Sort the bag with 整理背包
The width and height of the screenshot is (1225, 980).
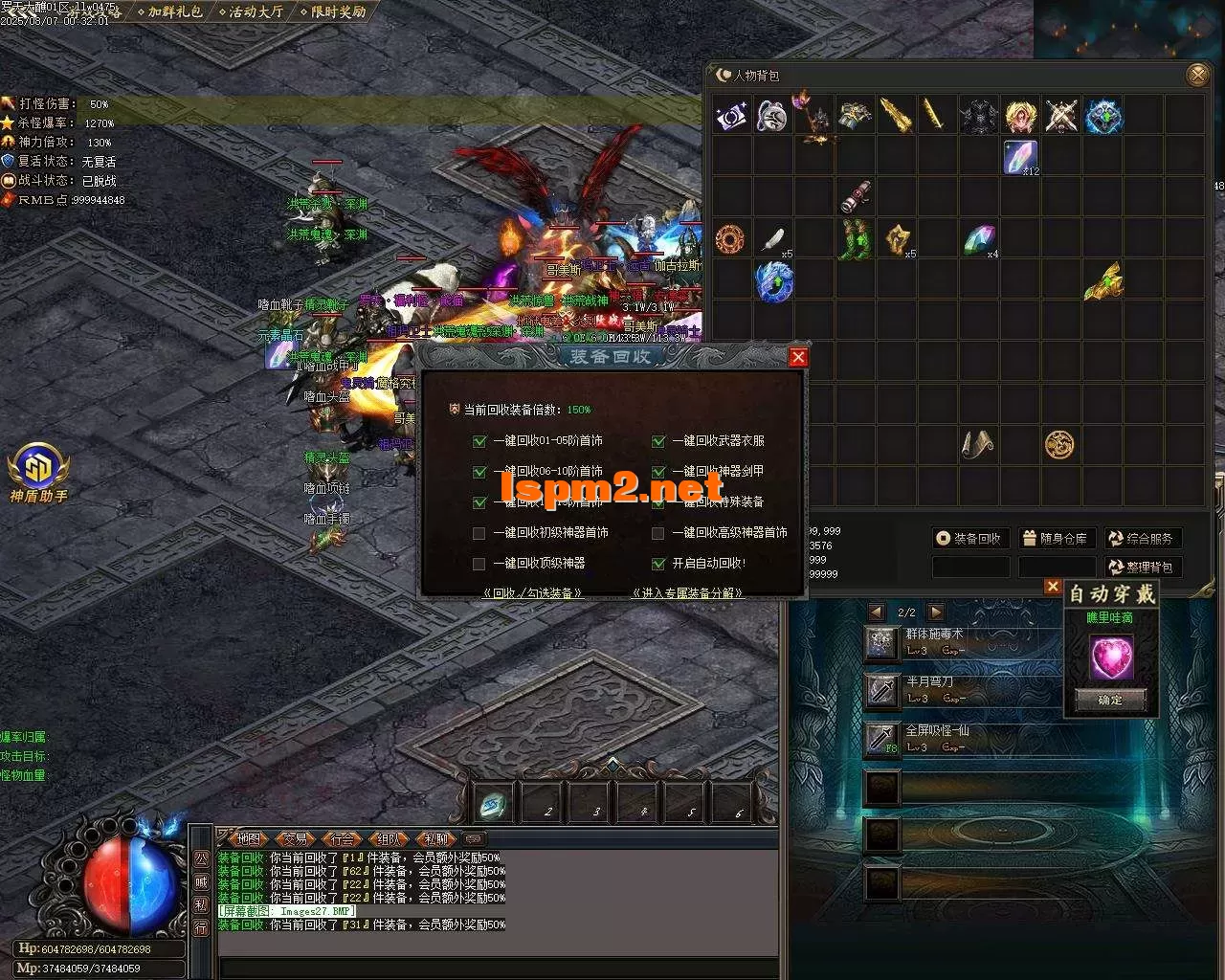pos(1142,567)
